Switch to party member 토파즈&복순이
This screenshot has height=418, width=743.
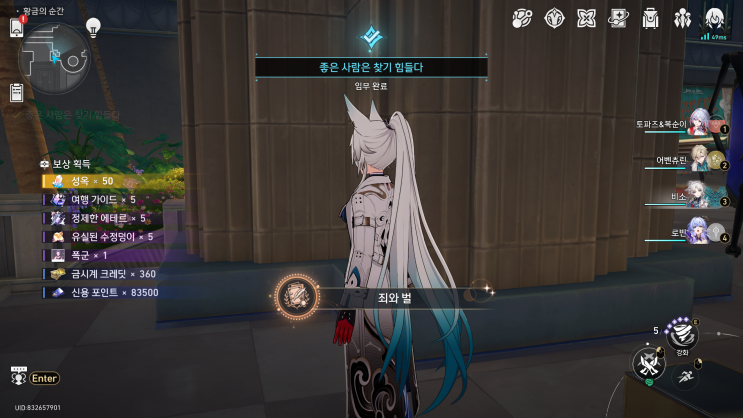click(x=700, y=124)
